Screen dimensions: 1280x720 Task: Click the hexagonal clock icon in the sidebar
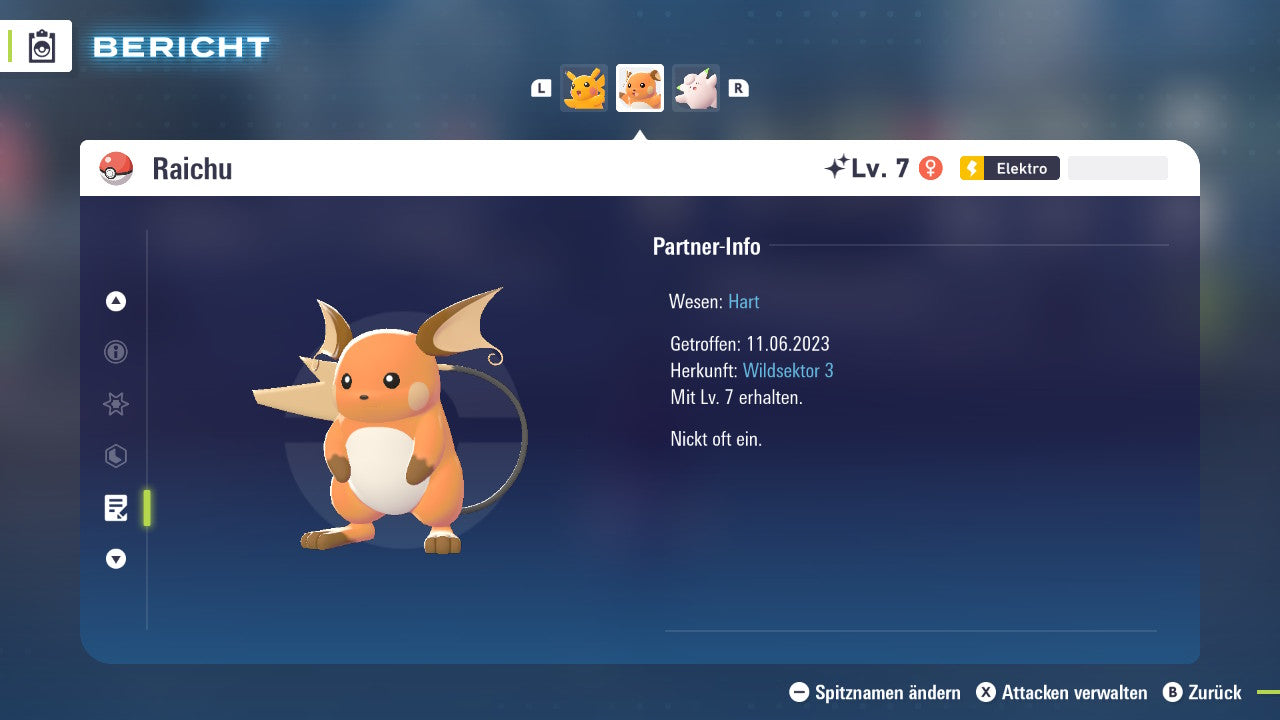pyautogui.click(x=115, y=456)
